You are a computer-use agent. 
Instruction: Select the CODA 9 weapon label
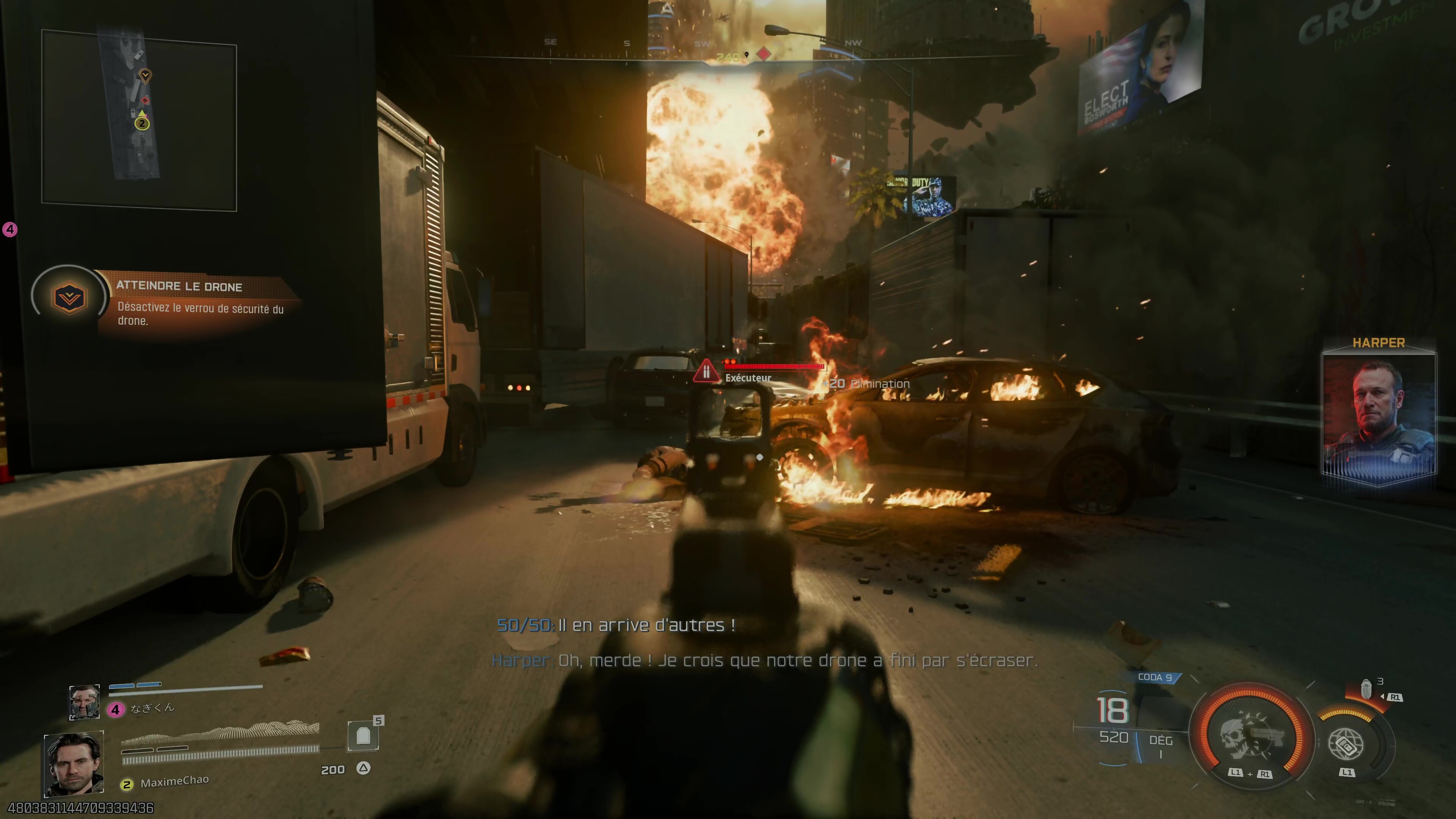point(1155,677)
